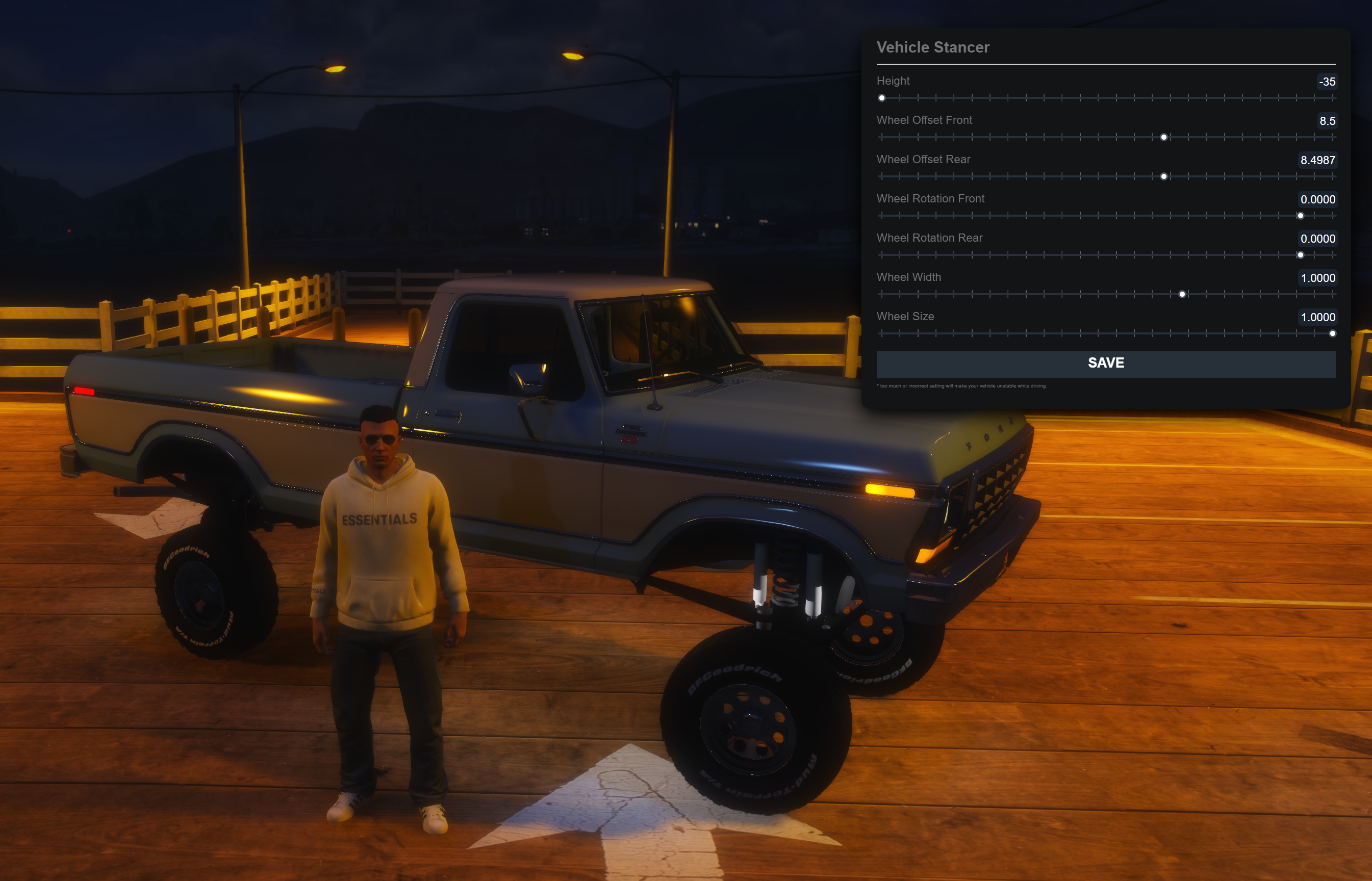Click the Wheel Width slider handle
The image size is (1372, 881).
pos(1182,294)
